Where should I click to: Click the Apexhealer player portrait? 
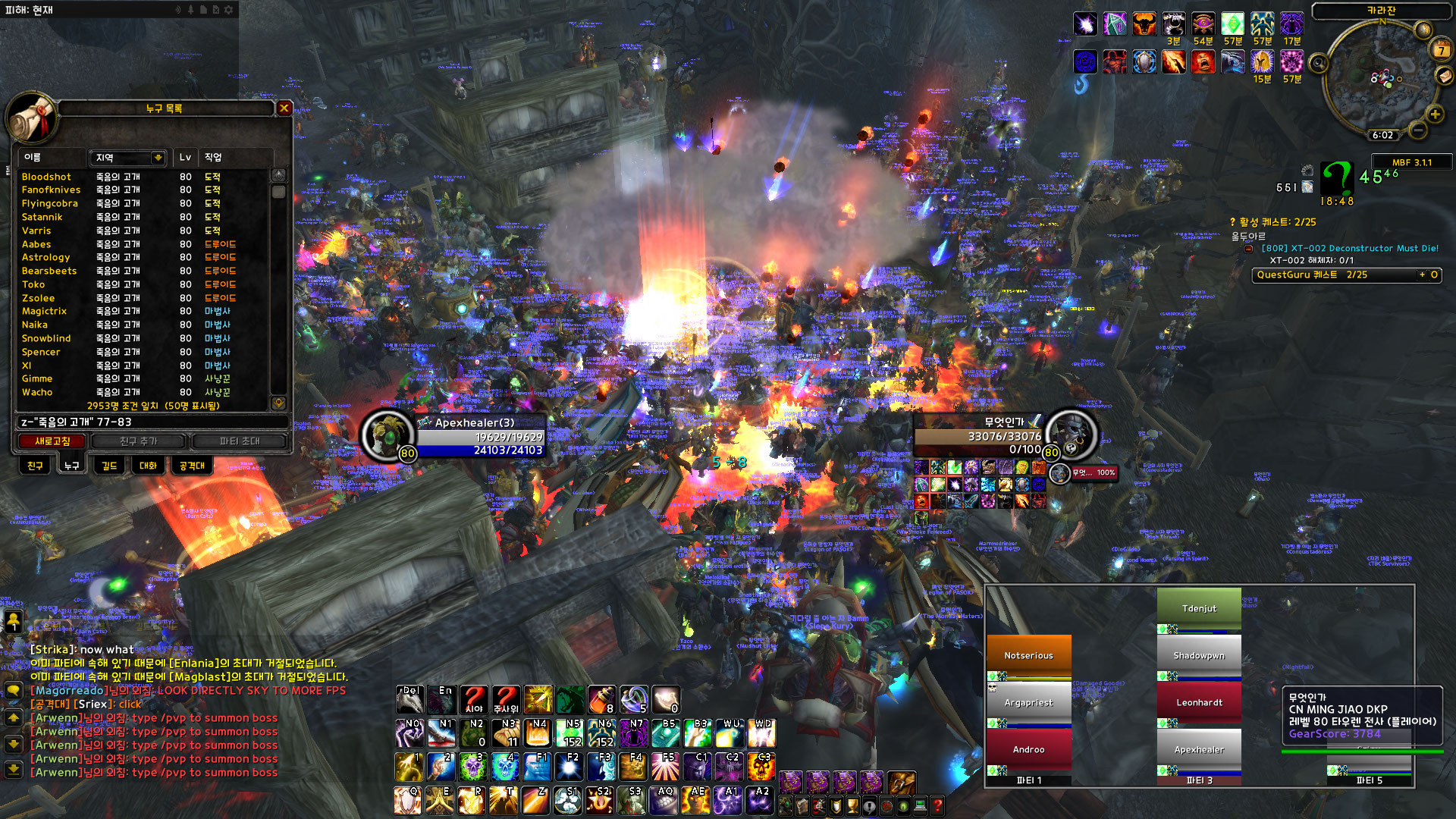[388, 435]
